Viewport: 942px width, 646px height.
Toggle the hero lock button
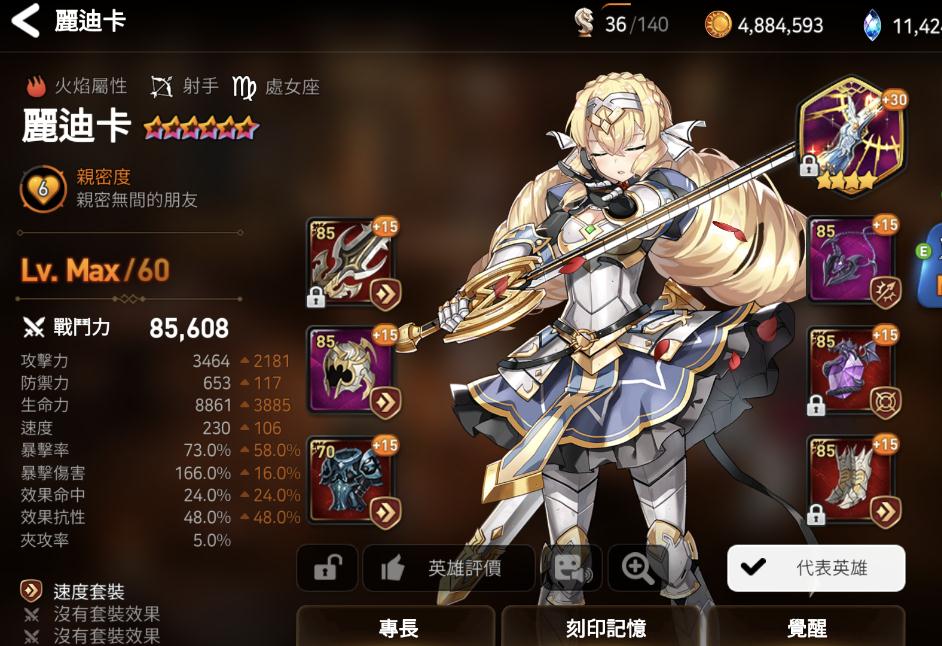[326, 569]
